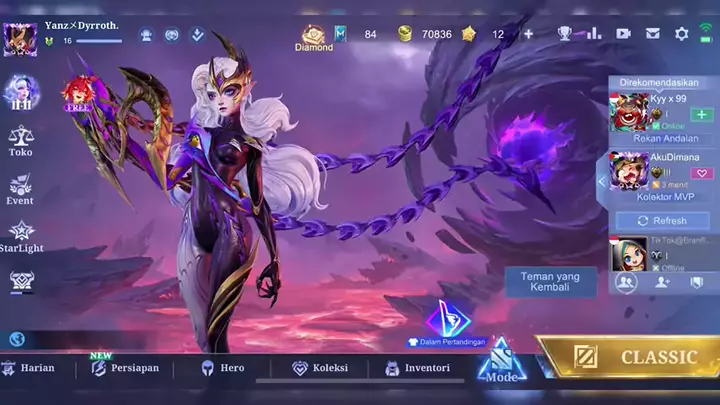Click the plus button to add diamonds
Viewport: 720px width, 405px height.
(x=528, y=34)
